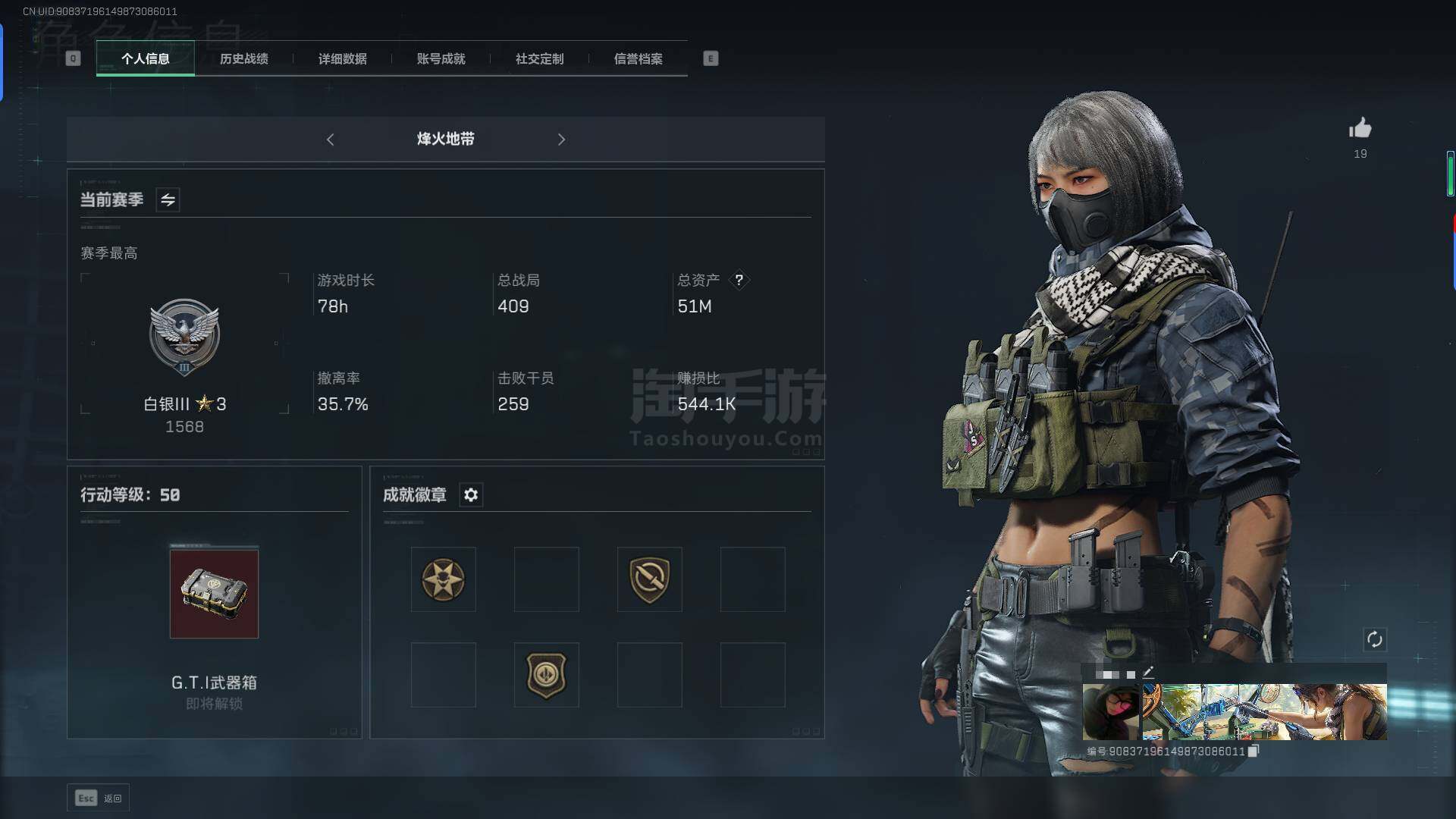Screen dimensions: 1456x819
Task: Click the pencil edit icon above the avatar
Action: (1149, 672)
